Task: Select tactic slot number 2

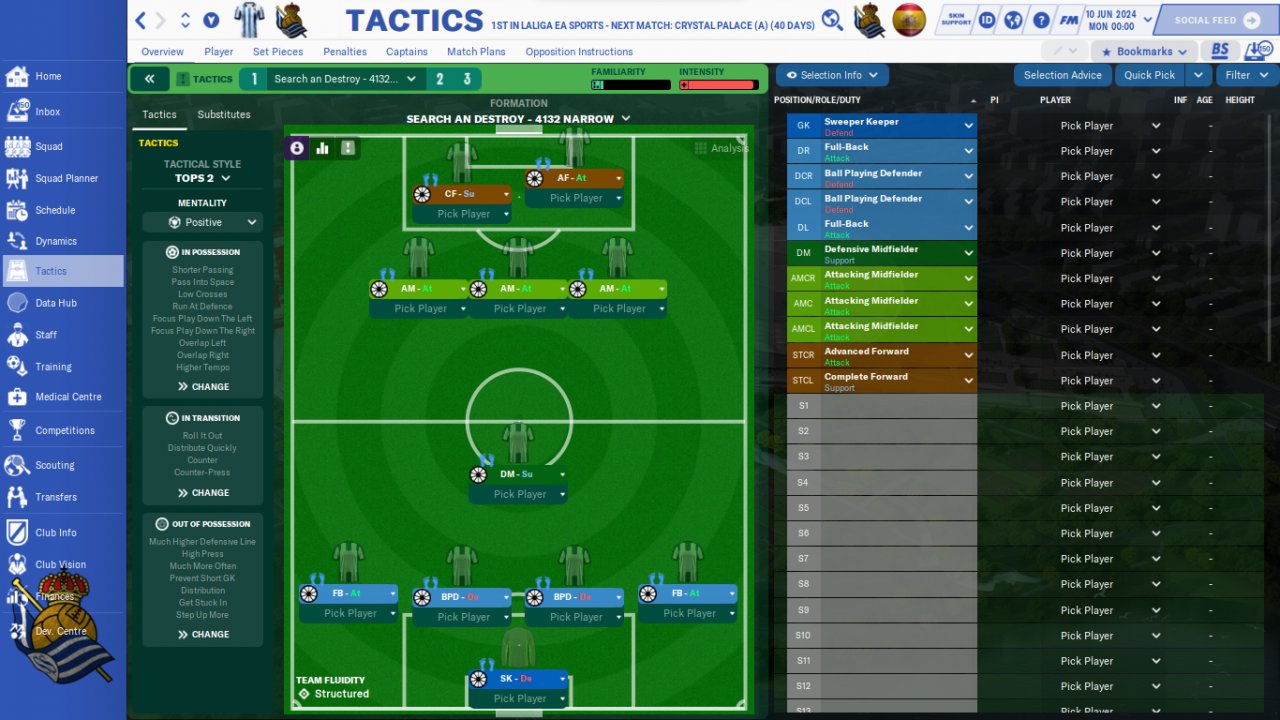Action: (x=439, y=79)
